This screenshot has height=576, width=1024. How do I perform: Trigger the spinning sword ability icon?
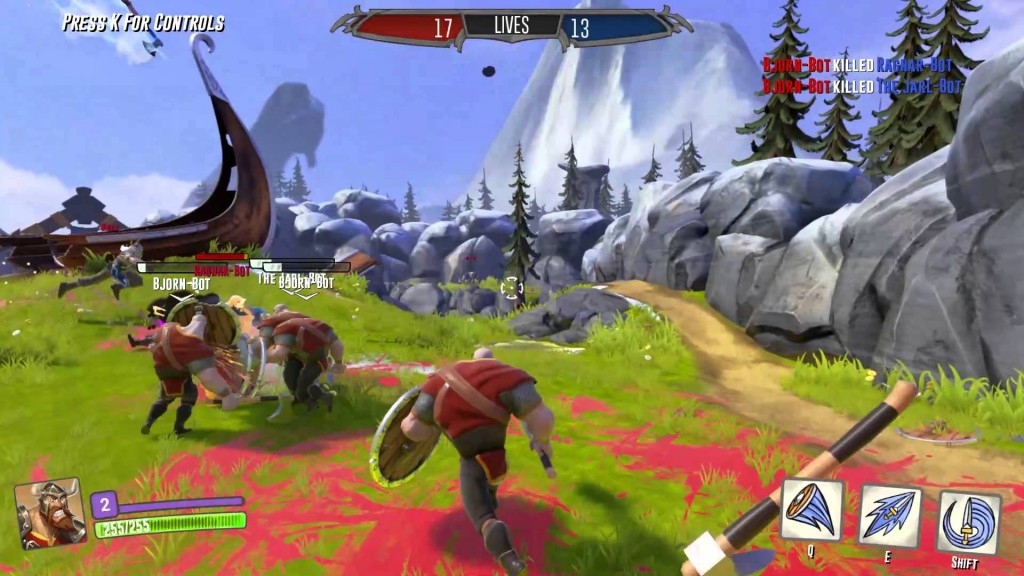(967, 521)
